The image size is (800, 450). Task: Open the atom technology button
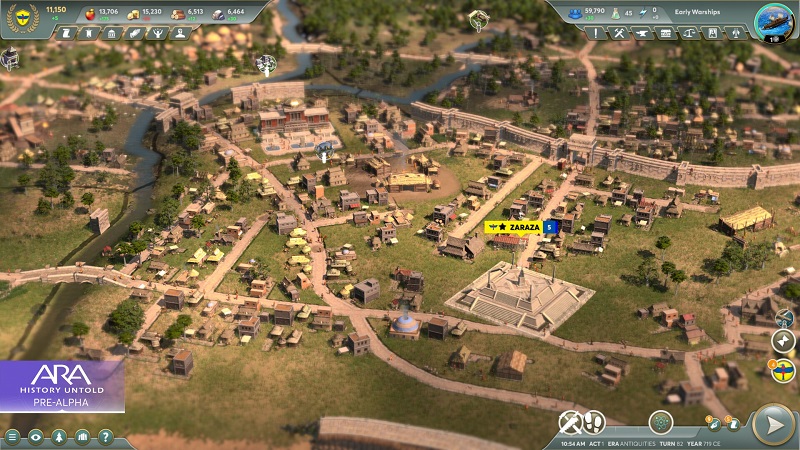[x=660, y=422]
